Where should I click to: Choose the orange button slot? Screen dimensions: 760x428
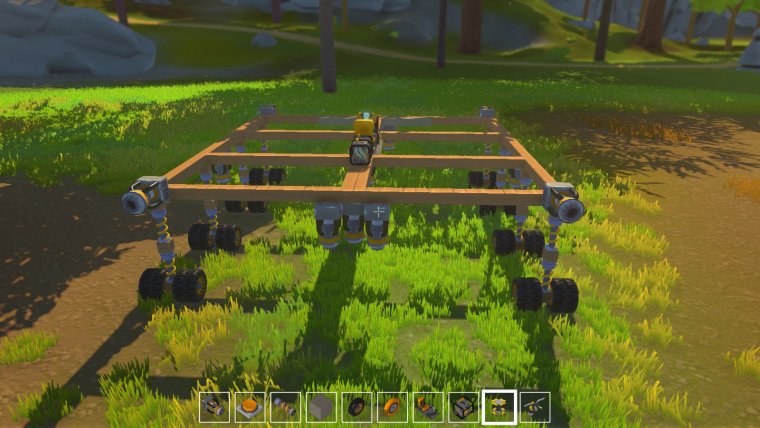(250, 407)
